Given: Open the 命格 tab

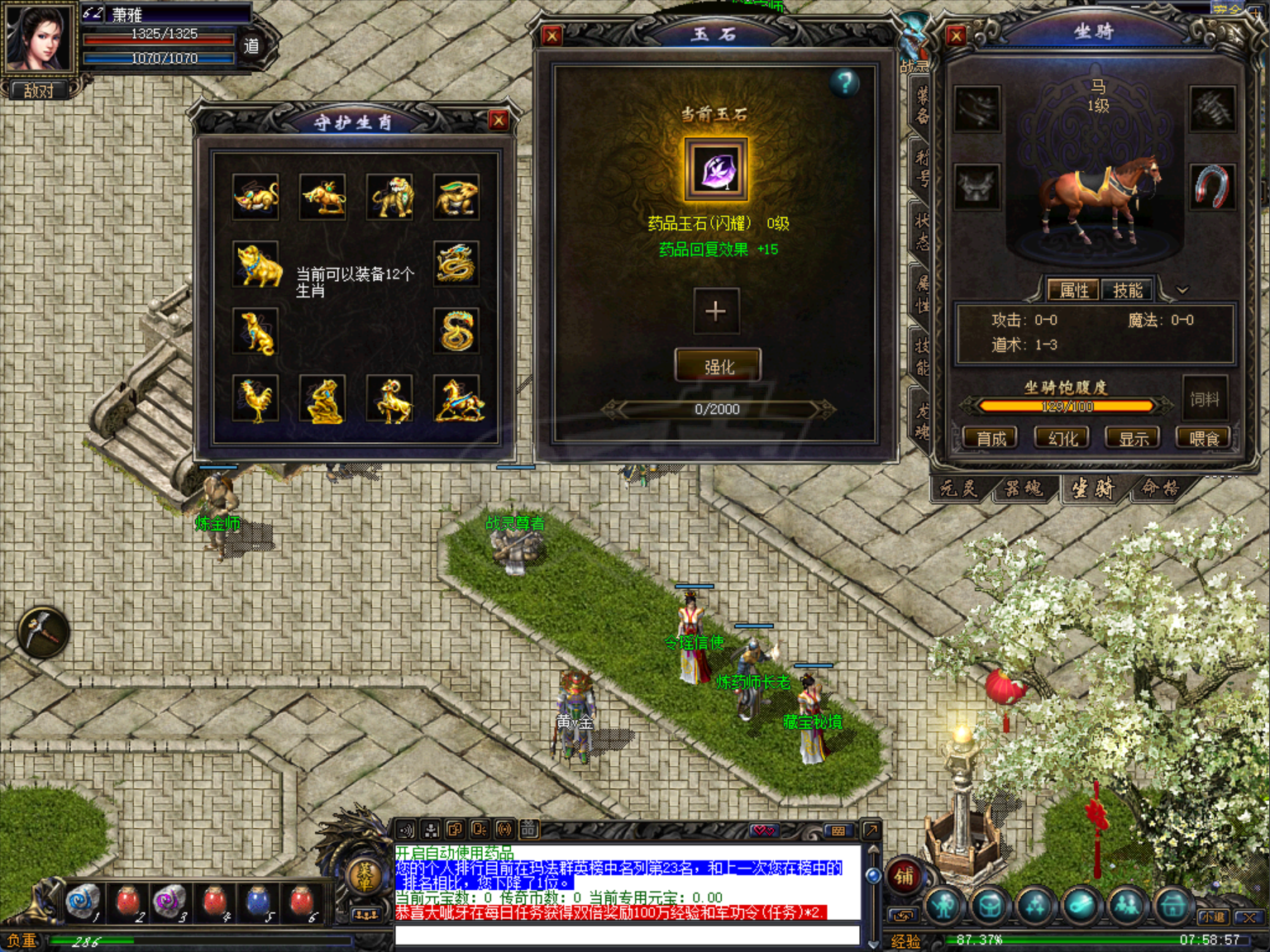Looking at the screenshot, I should click(1159, 488).
